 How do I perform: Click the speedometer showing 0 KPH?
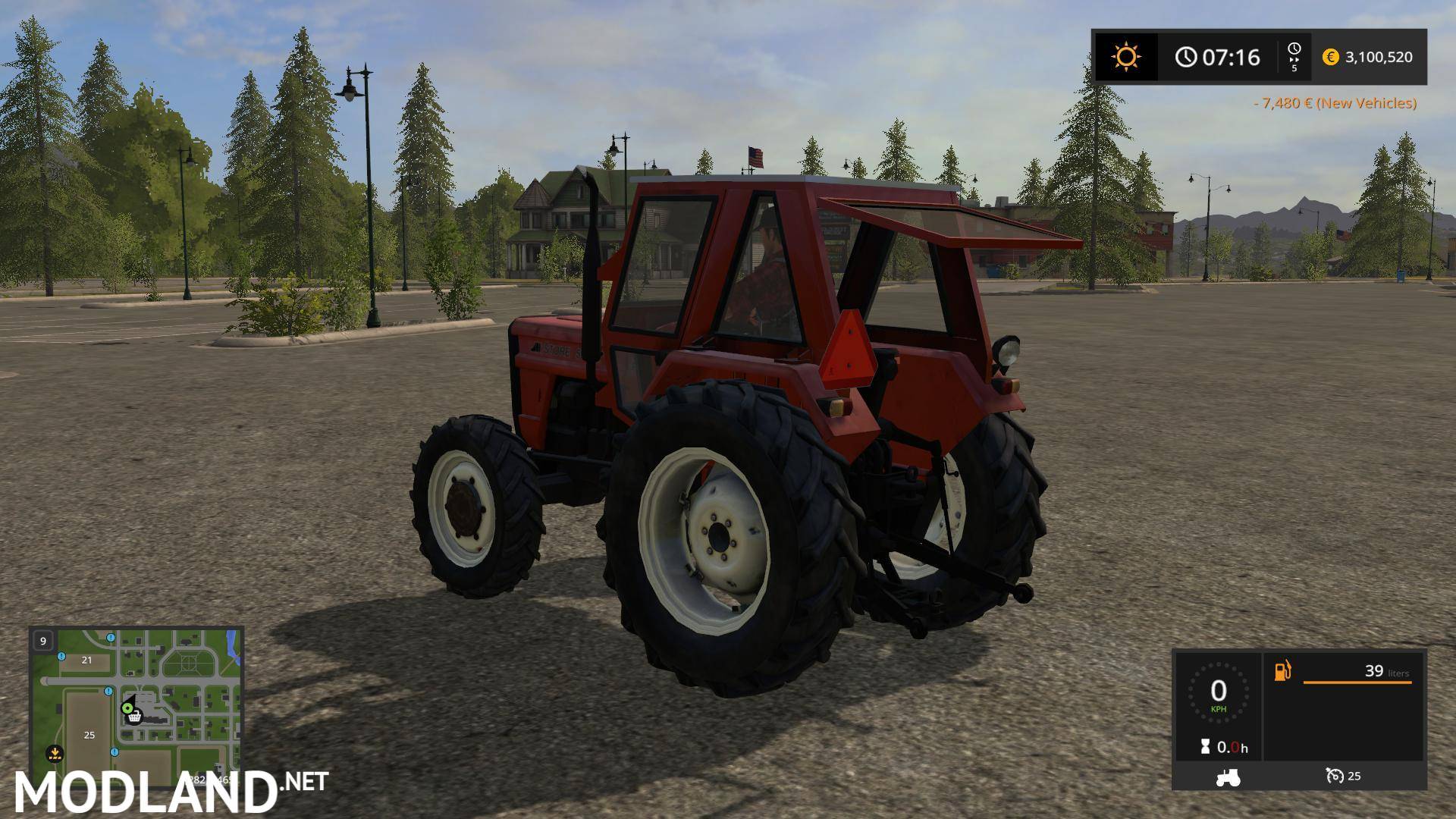pyautogui.click(x=1219, y=692)
